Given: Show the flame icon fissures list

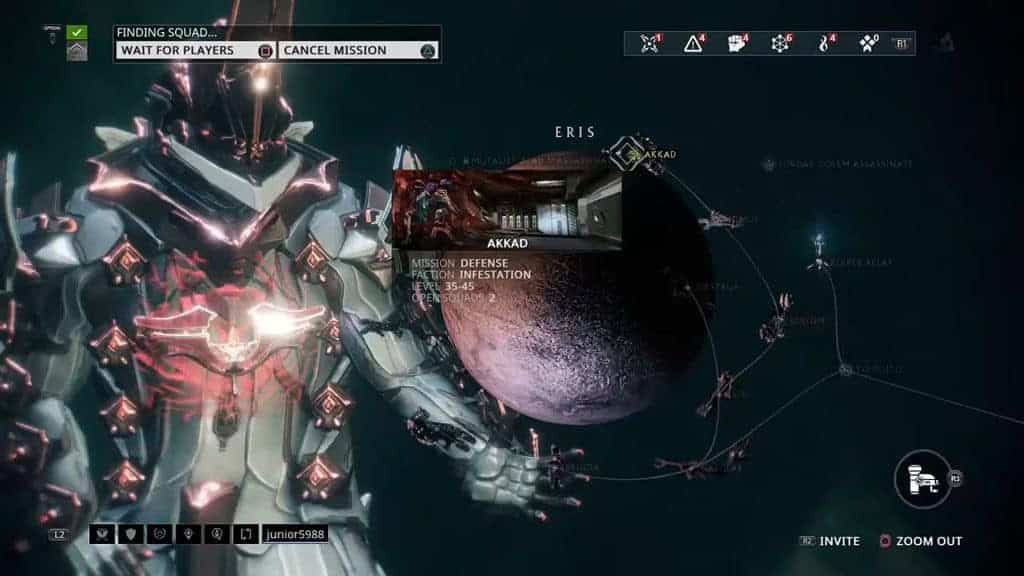Looking at the screenshot, I should click(x=825, y=43).
